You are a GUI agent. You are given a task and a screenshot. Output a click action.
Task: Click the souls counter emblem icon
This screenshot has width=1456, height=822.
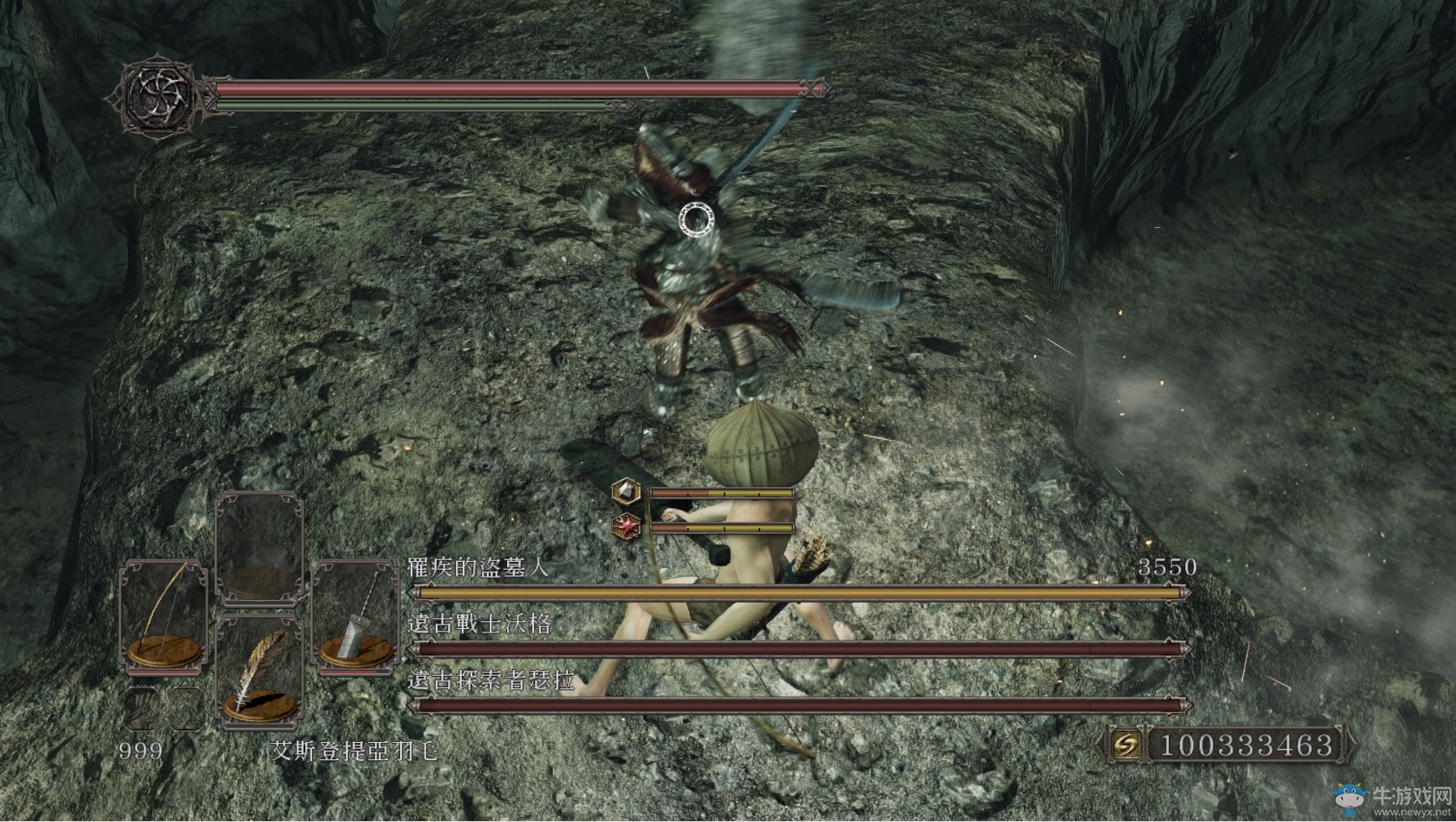pyautogui.click(x=1127, y=745)
